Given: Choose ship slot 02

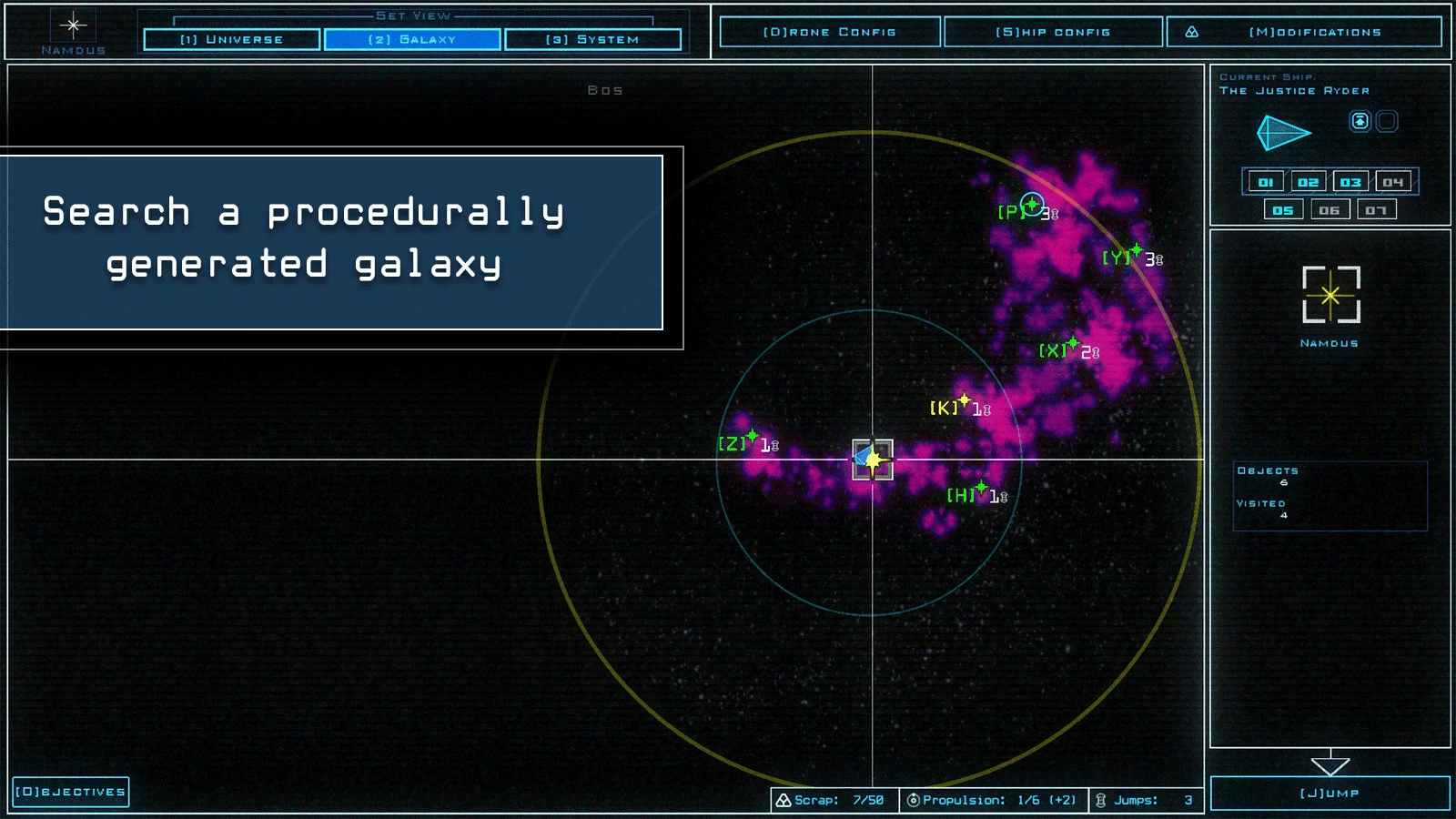Looking at the screenshot, I should (x=1308, y=182).
